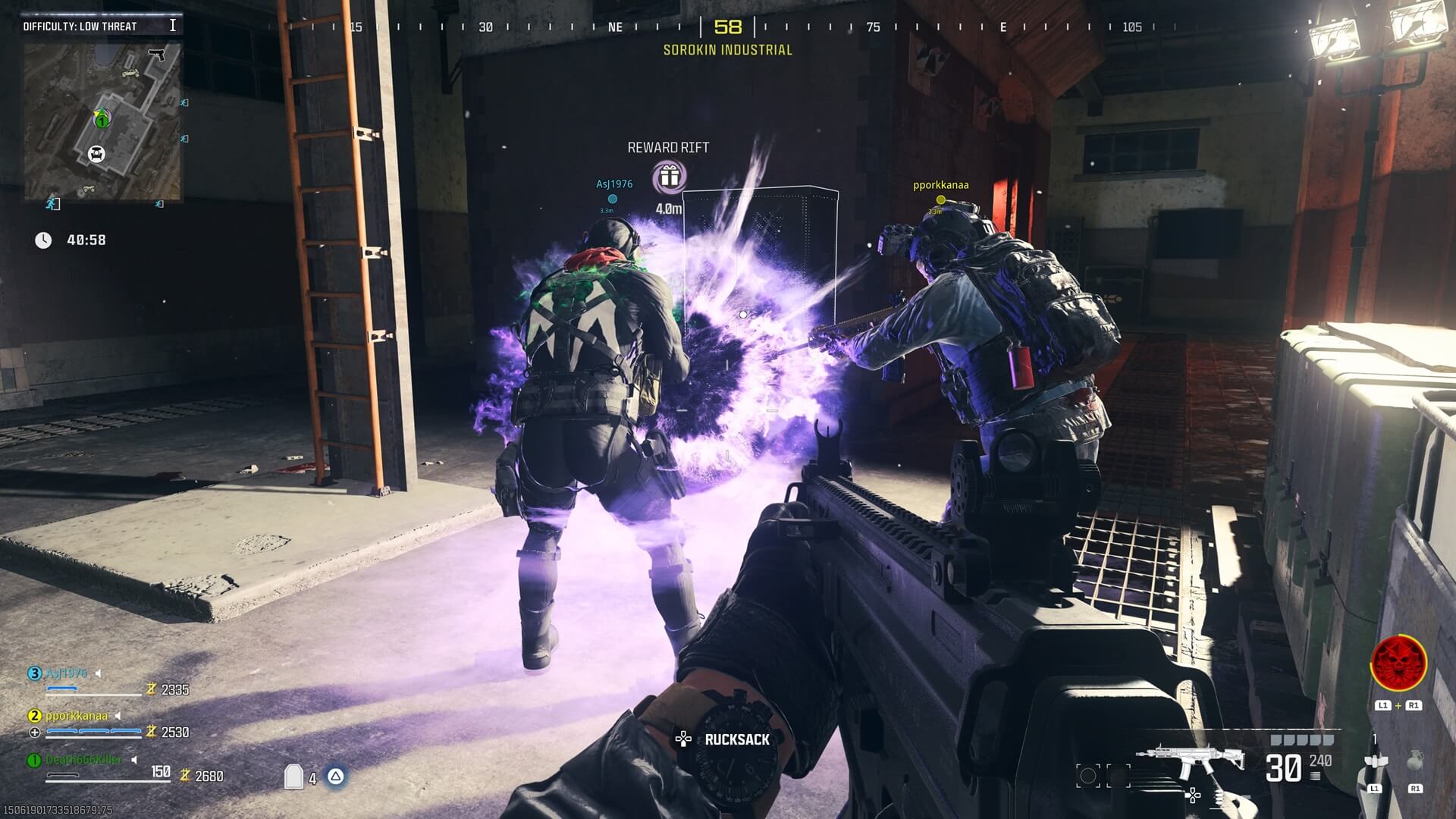Click the cyan exfil marker below the minimap's left corner
The image size is (1456, 819).
(x=52, y=202)
